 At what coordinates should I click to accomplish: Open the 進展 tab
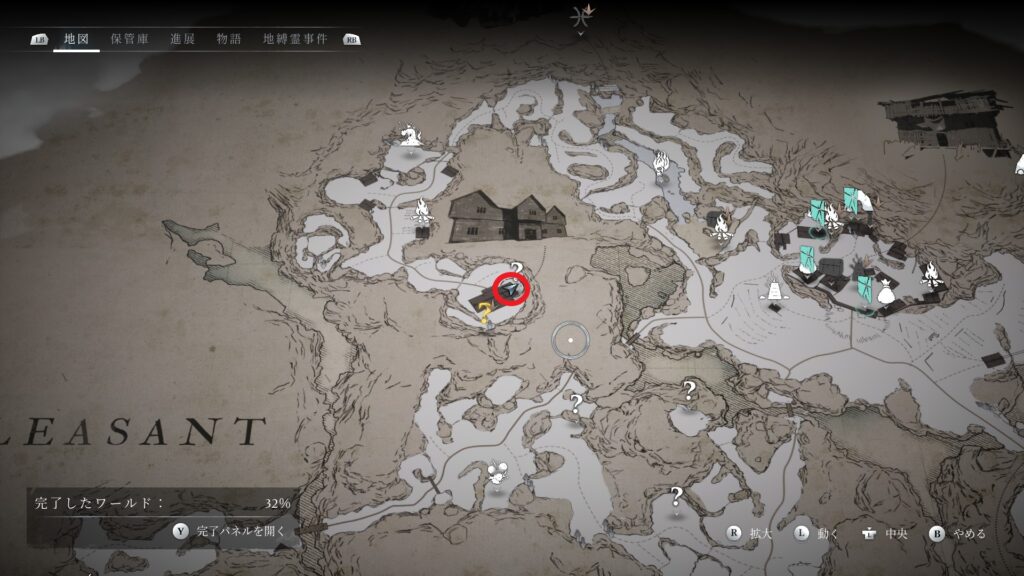click(x=182, y=40)
